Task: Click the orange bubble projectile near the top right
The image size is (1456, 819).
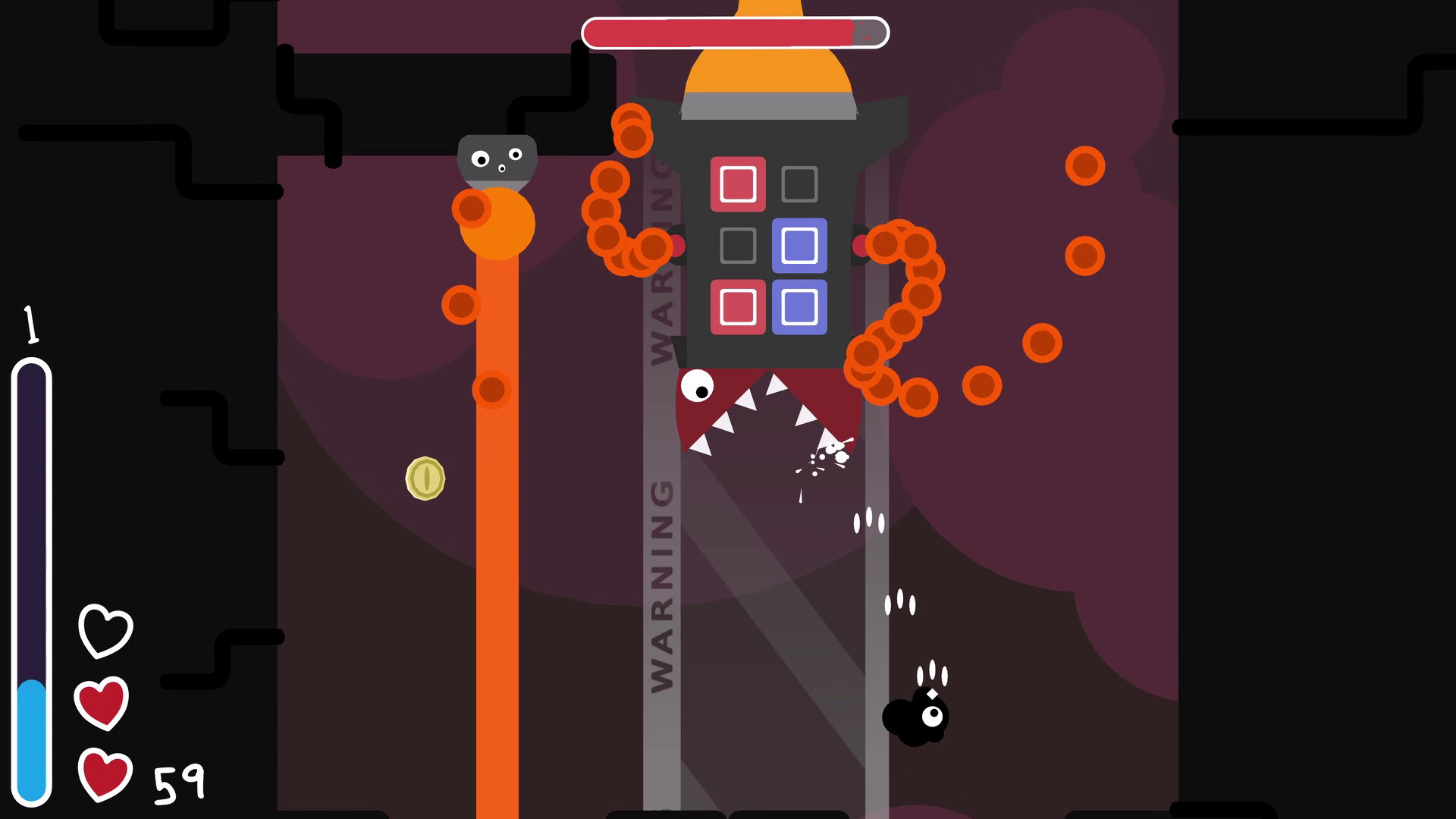Action: pyautogui.click(x=1084, y=166)
